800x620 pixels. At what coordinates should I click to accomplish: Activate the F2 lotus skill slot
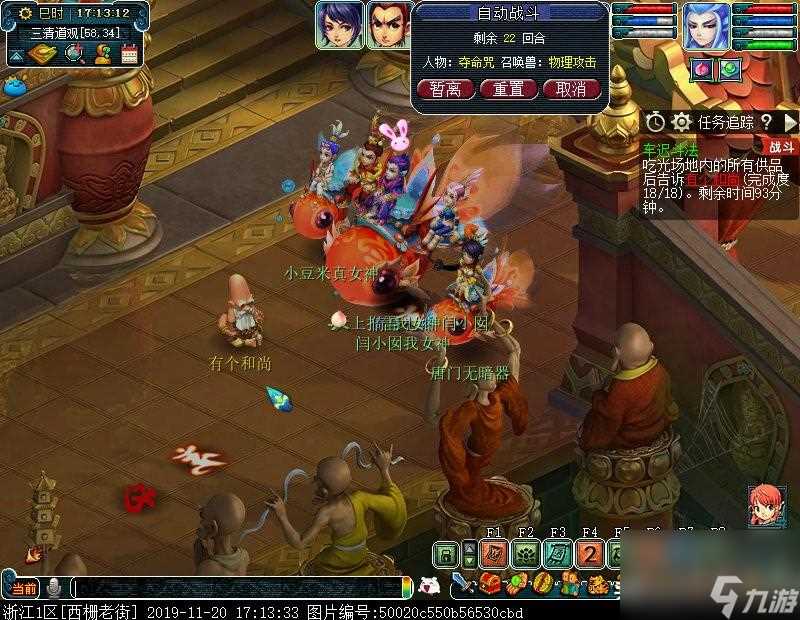point(526,554)
